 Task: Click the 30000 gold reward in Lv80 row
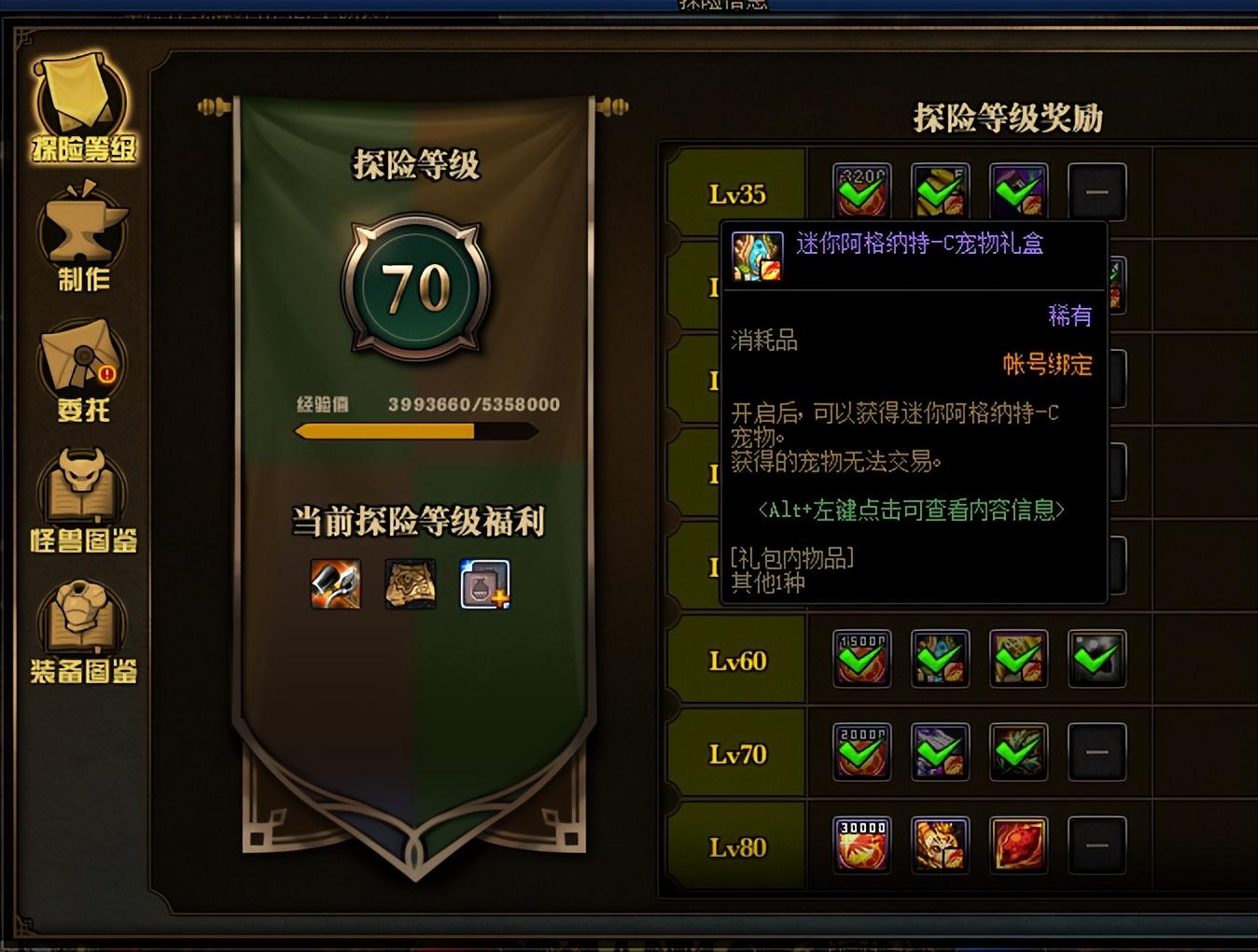(x=861, y=844)
